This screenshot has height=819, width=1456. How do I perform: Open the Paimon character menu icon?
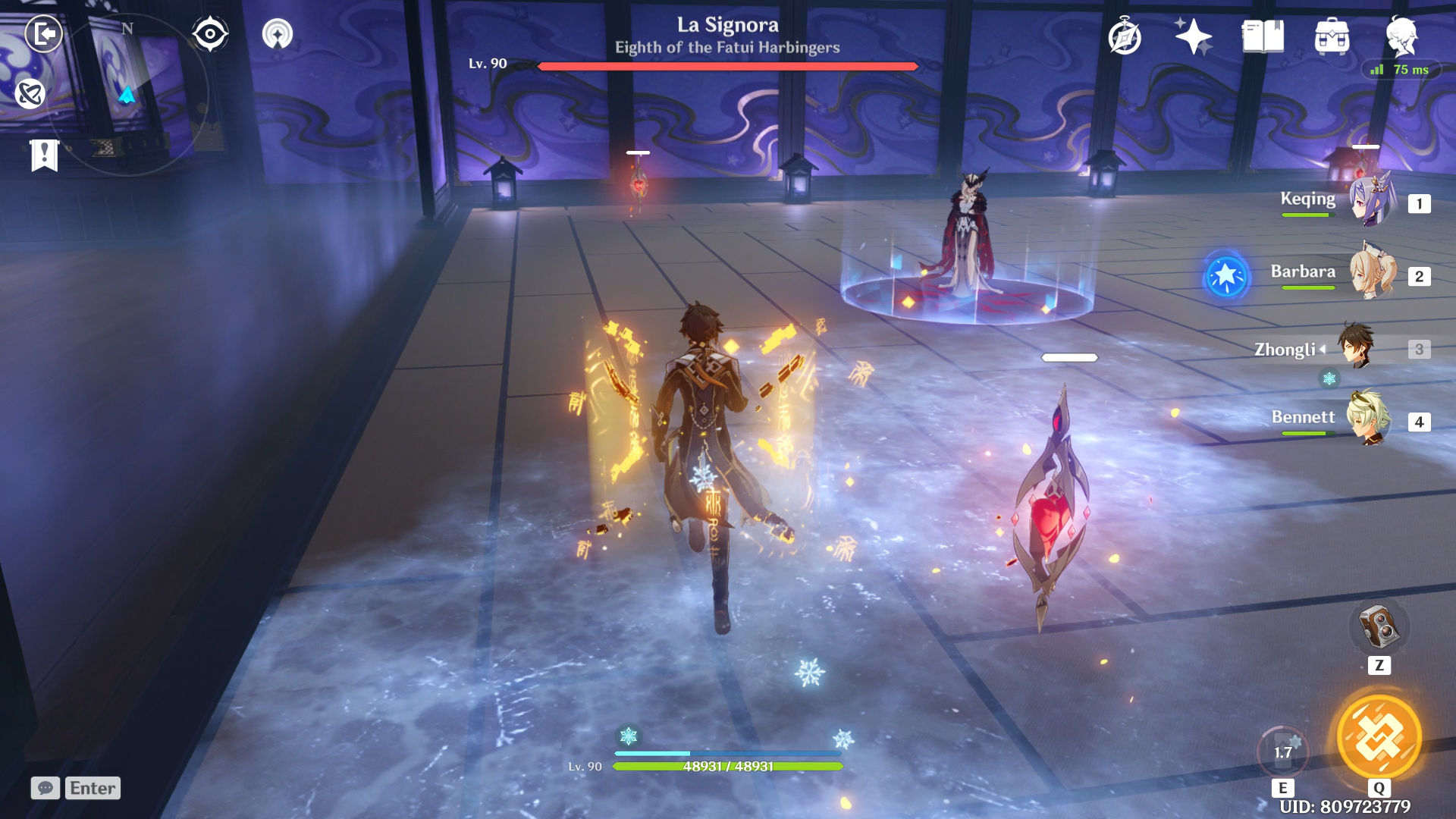coord(1401,36)
